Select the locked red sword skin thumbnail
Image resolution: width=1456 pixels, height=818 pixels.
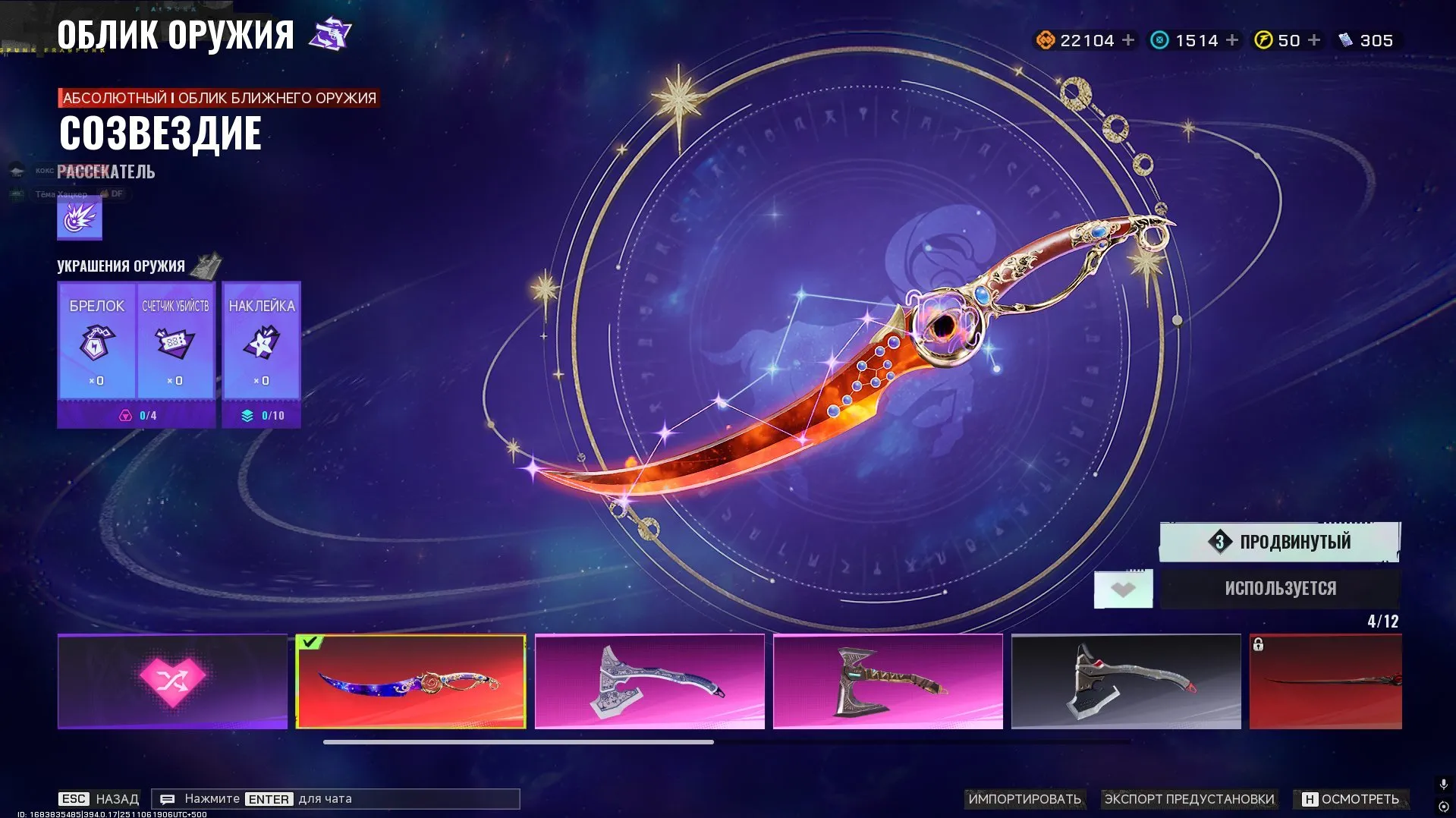point(1357,681)
